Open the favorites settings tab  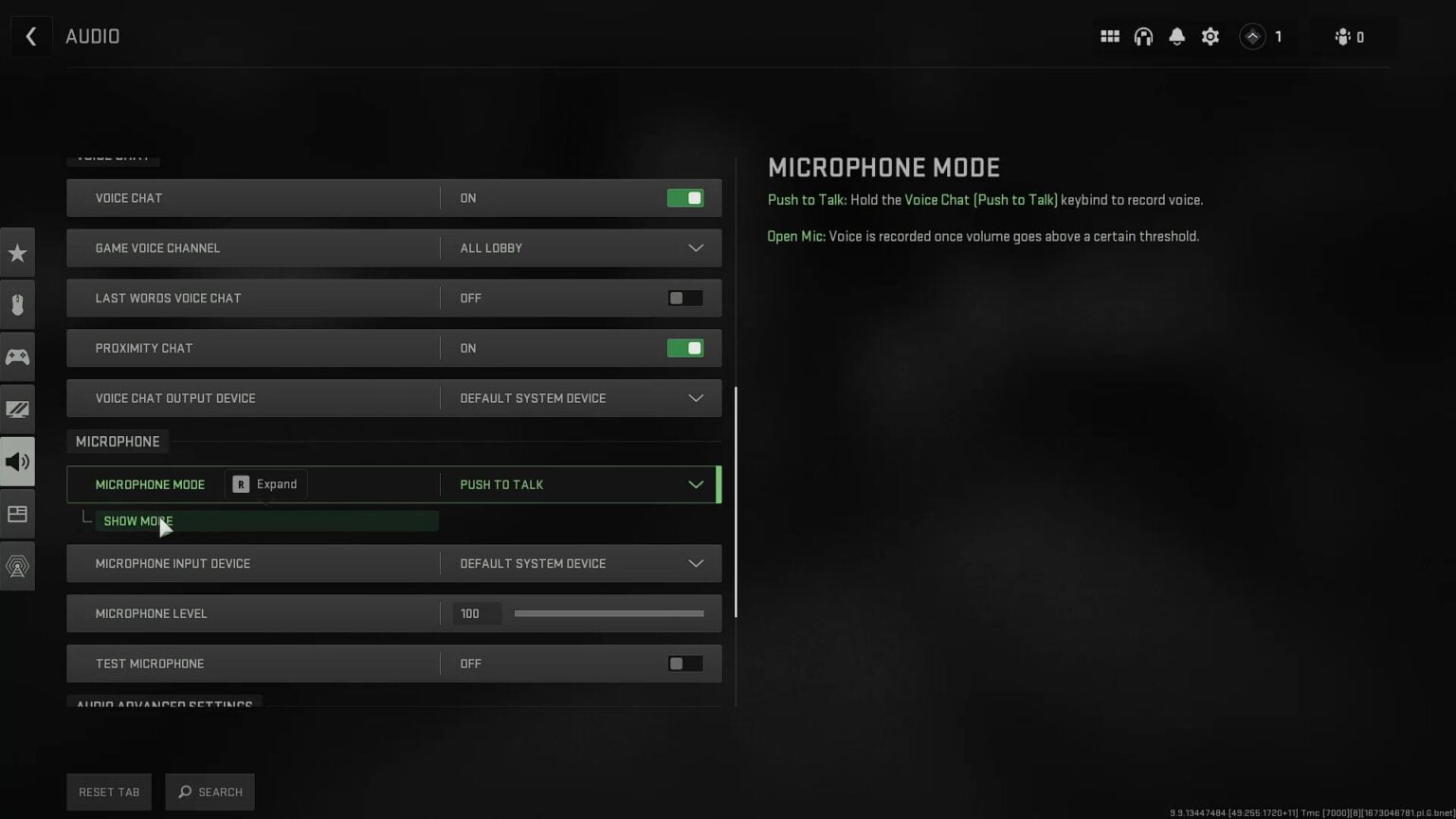[x=17, y=252]
